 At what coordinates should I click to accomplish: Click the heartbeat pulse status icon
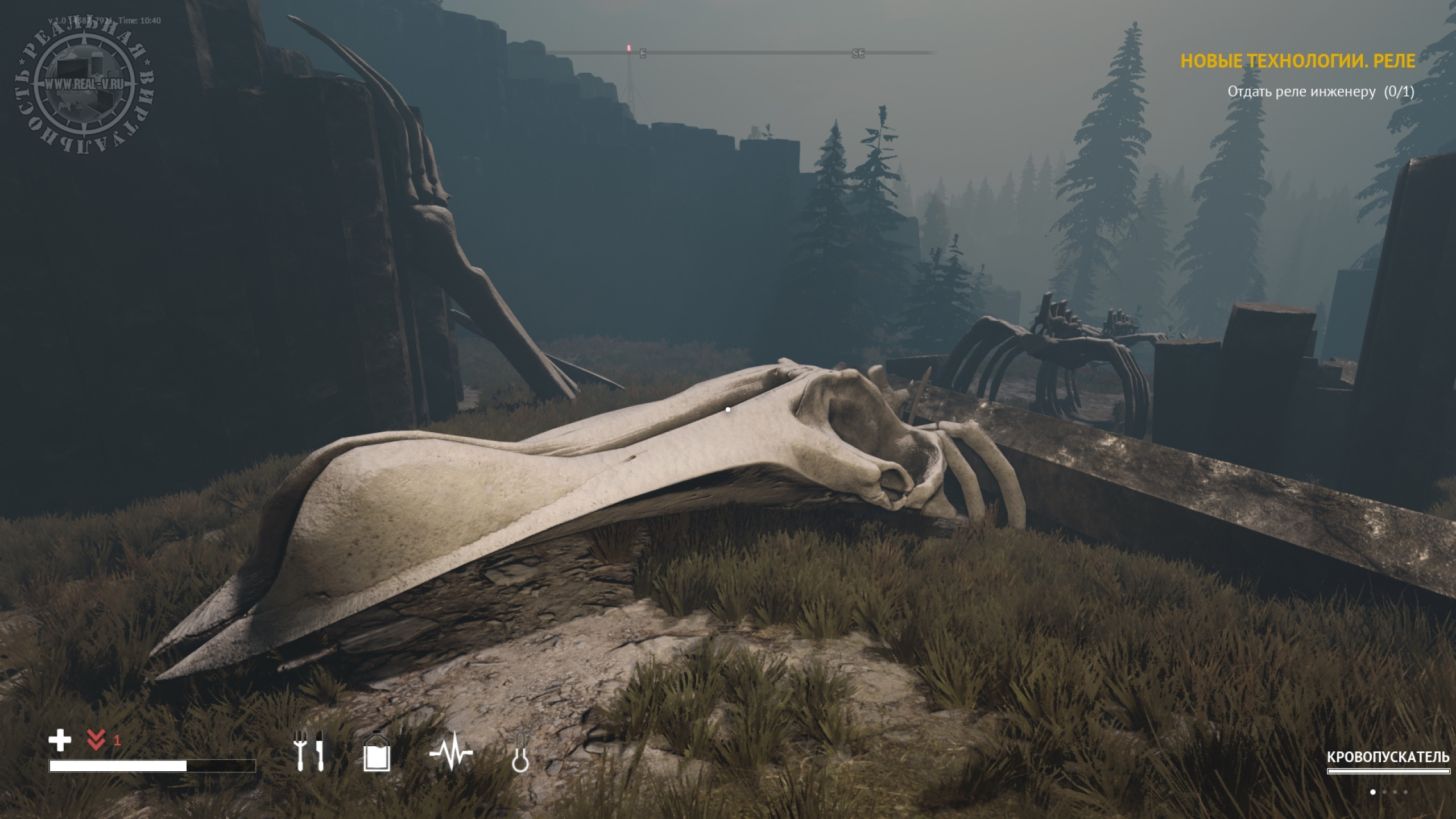(x=451, y=753)
